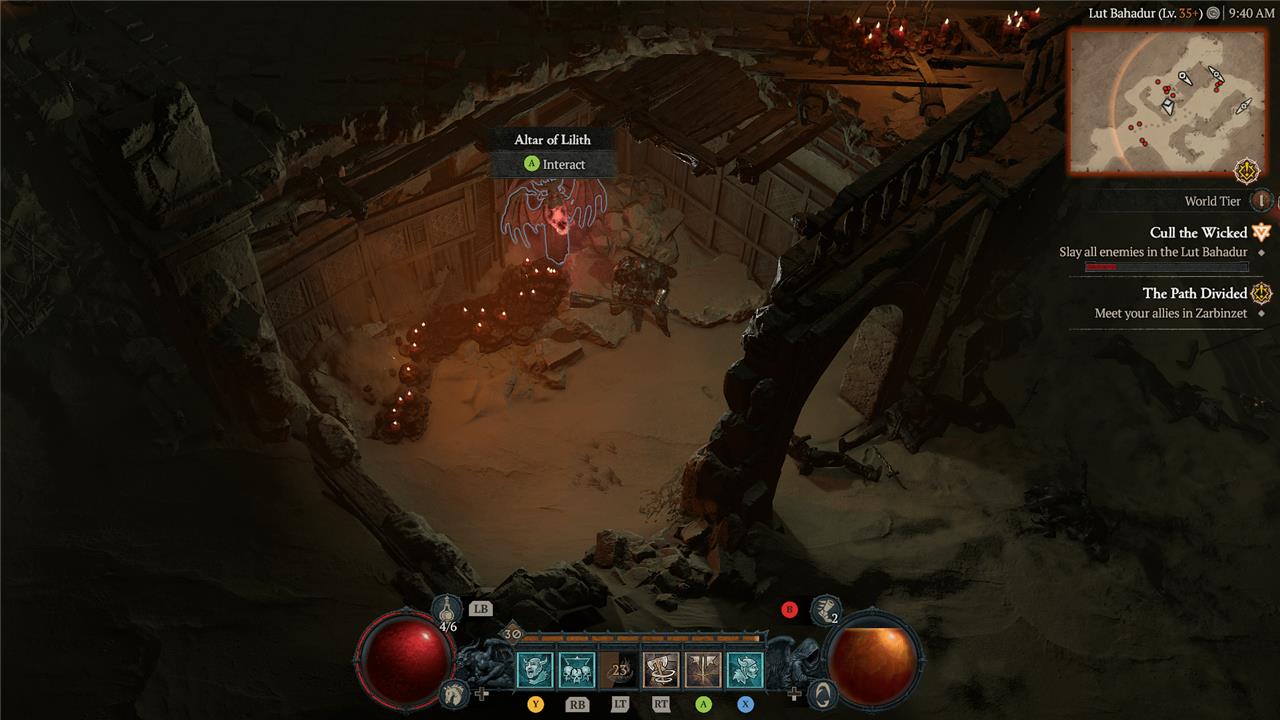Click the skill on cooldown showing 23
Image resolution: width=1280 pixels, height=720 pixels.
pos(619,670)
